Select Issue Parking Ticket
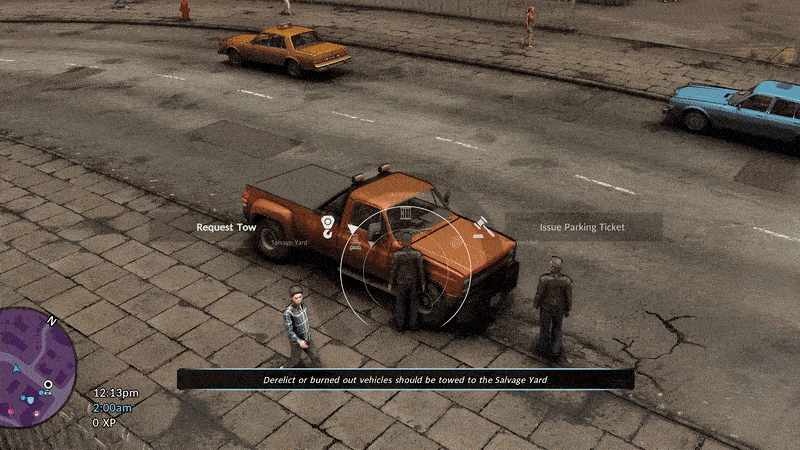 tap(582, 227)
